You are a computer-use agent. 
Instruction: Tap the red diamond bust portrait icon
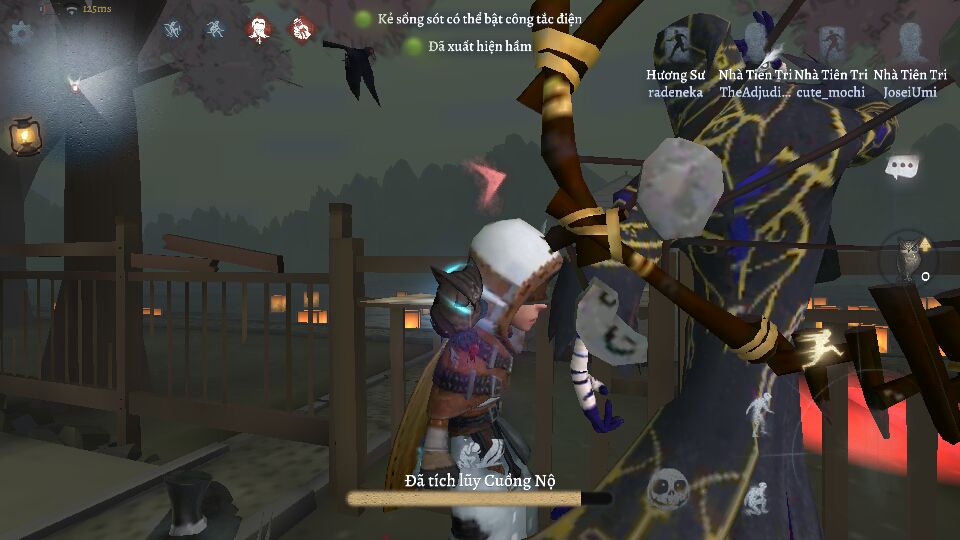pyautogui.click(x=259, y=30)
